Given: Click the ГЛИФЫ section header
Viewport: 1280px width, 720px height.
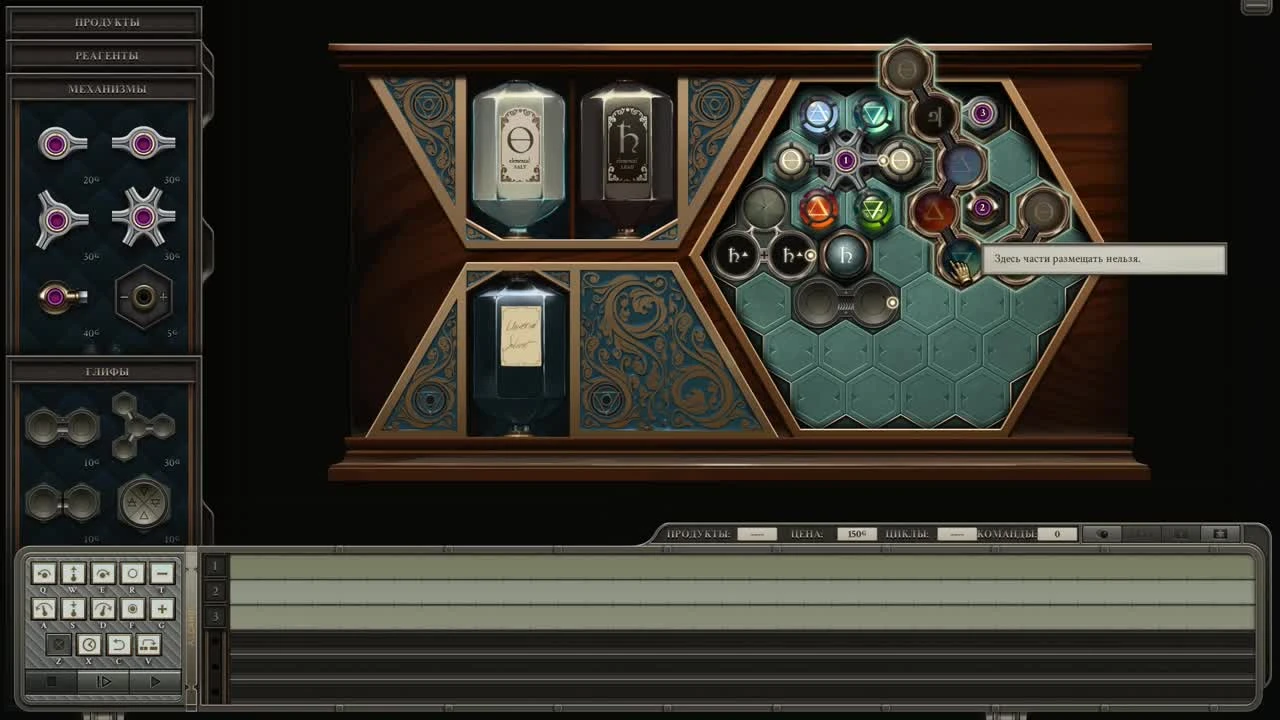Looking at the screenshot, I should (x=105, y=370).
